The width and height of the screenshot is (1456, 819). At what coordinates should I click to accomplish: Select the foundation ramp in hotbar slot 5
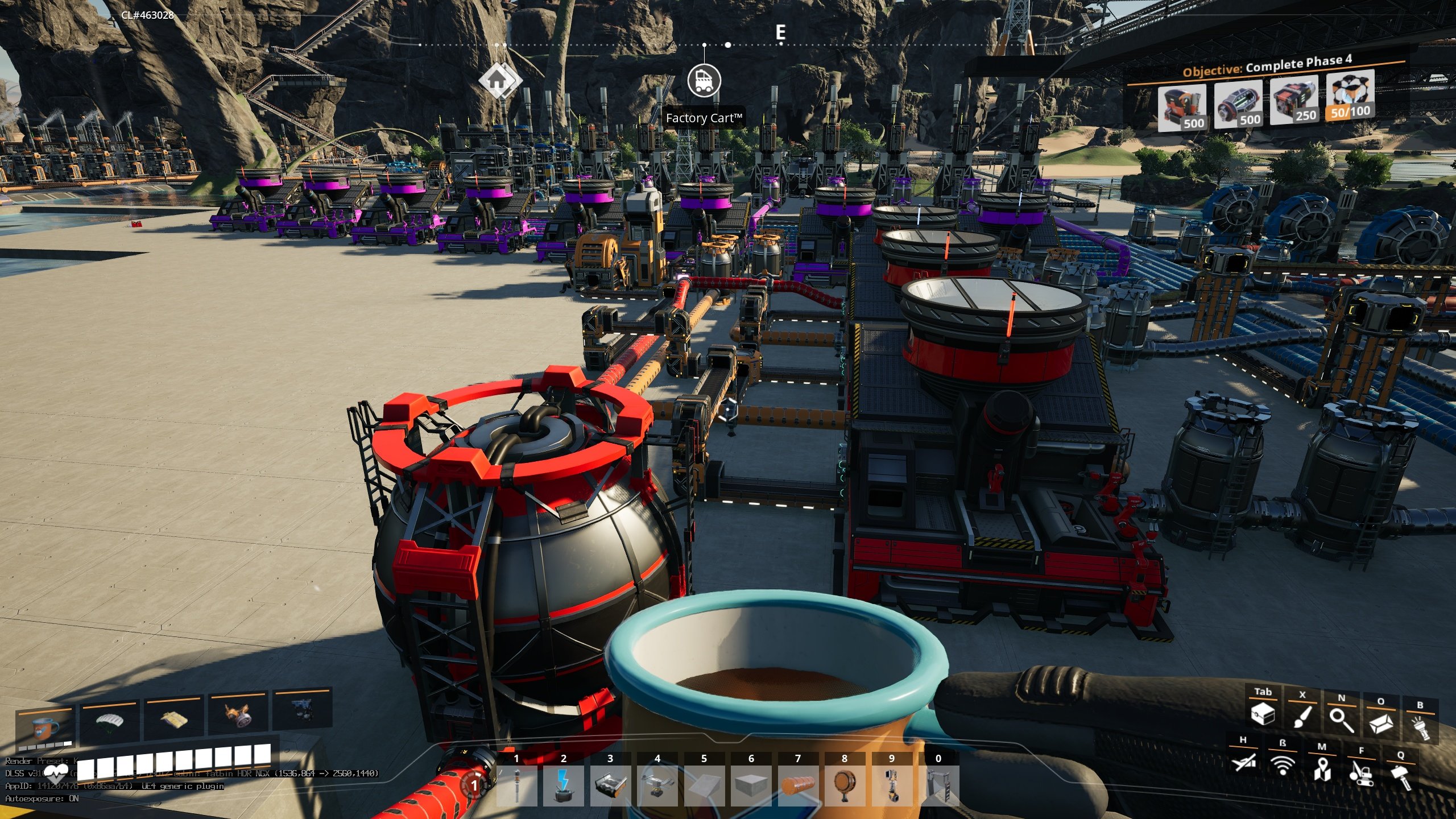click(x=704, y=785)
